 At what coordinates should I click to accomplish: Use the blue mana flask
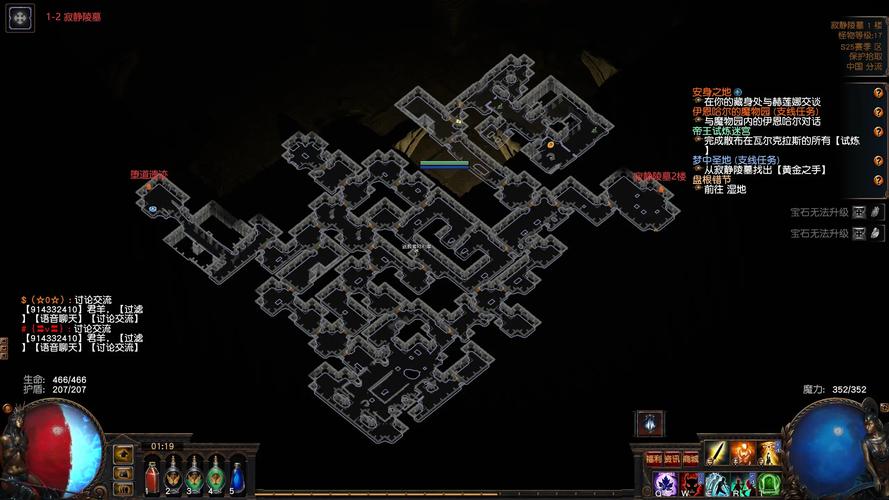point(237,475)
